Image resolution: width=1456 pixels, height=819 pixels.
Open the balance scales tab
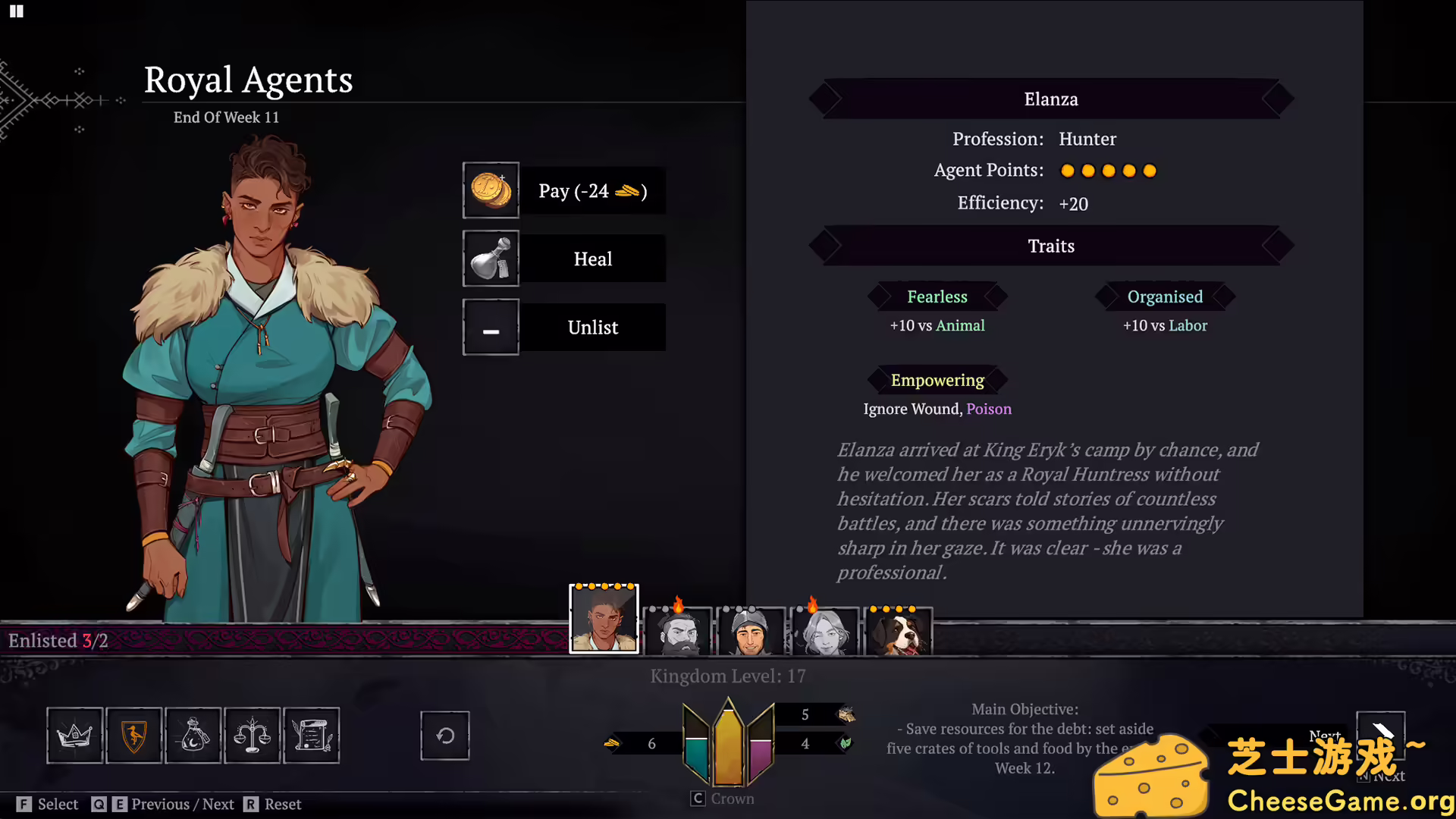253,735
